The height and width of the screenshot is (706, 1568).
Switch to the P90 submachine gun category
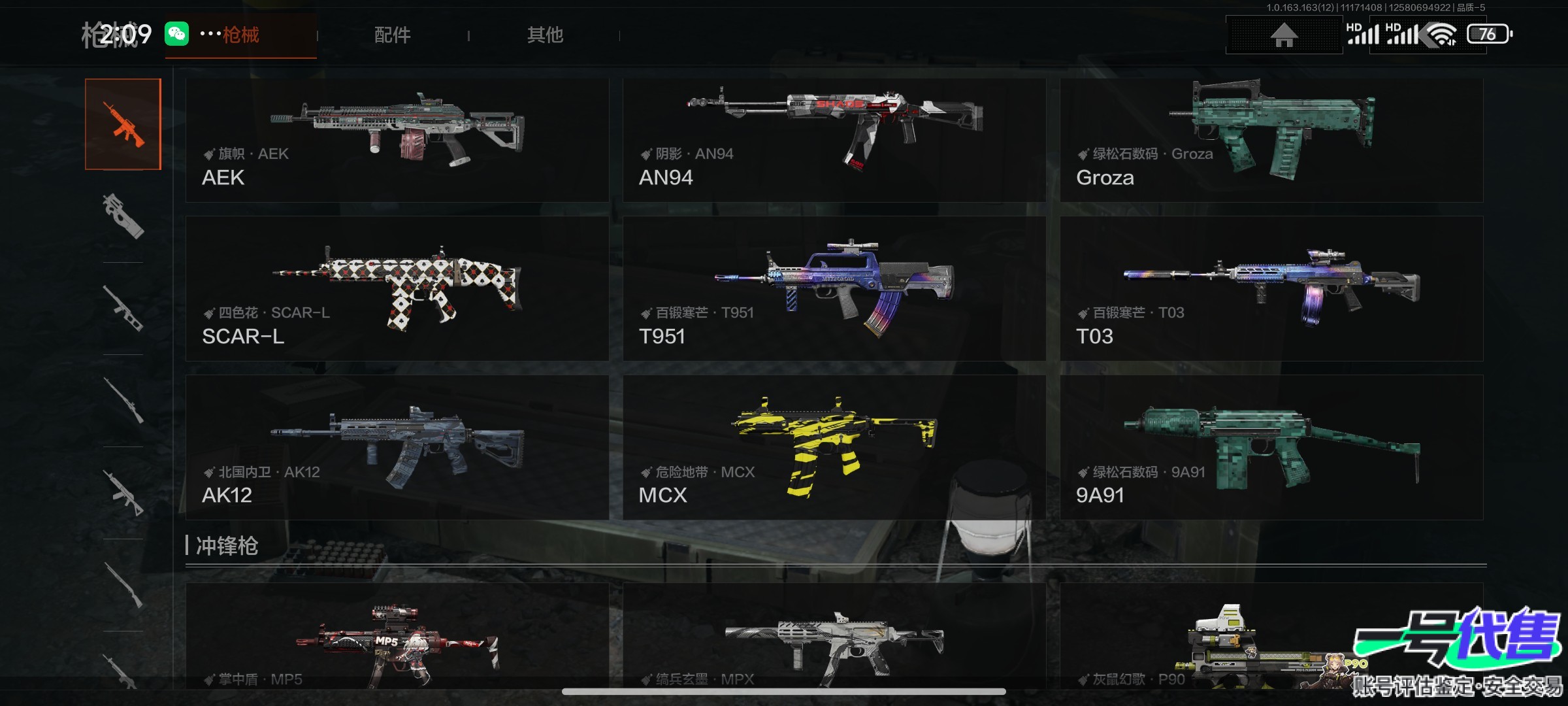[123, 216]
